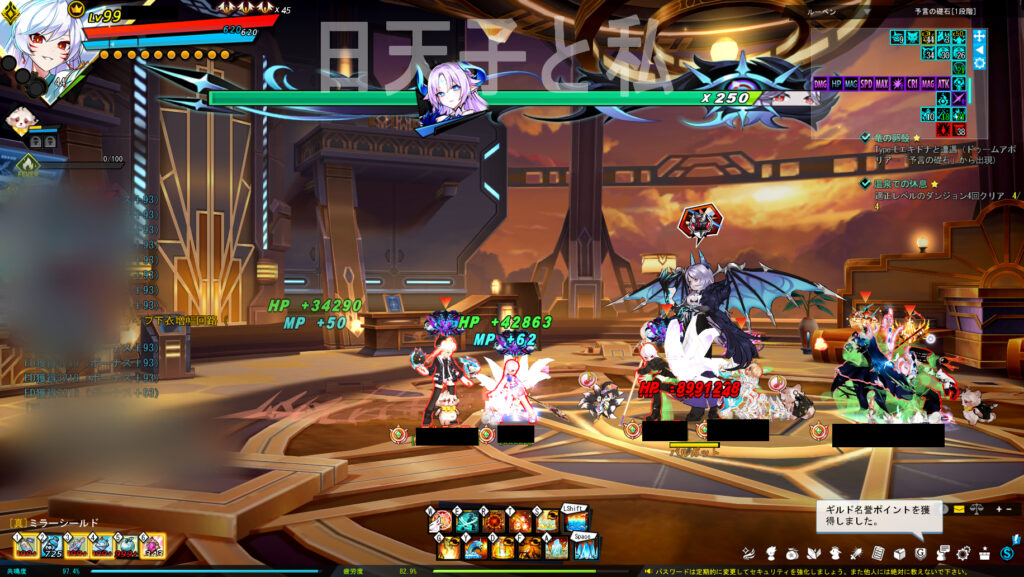The width and height of the screenshot is (1024, 577).
Task: Activate the teal crossed swords skill
Action: (468, 521)
